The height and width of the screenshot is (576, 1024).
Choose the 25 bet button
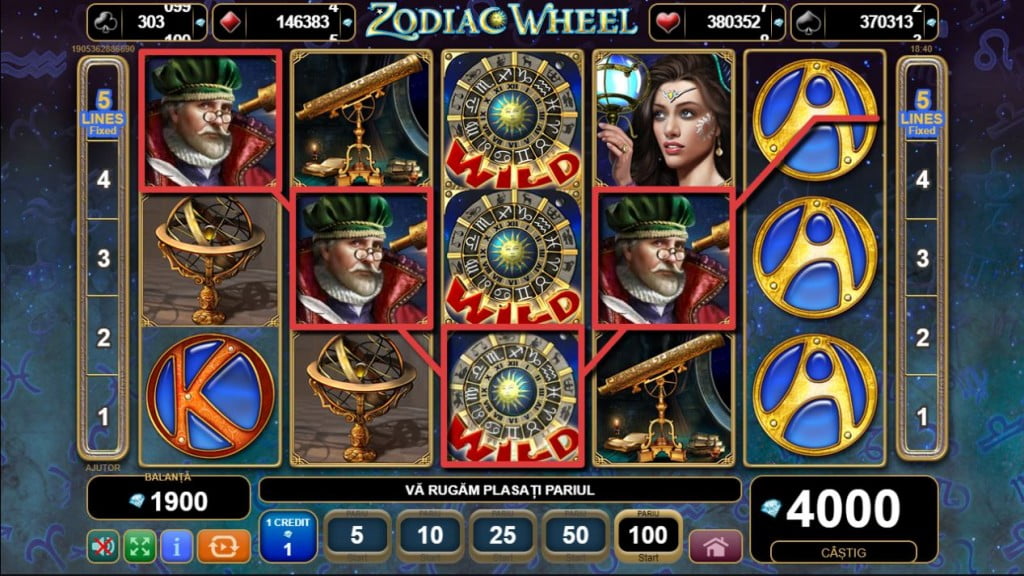[503, 536]
